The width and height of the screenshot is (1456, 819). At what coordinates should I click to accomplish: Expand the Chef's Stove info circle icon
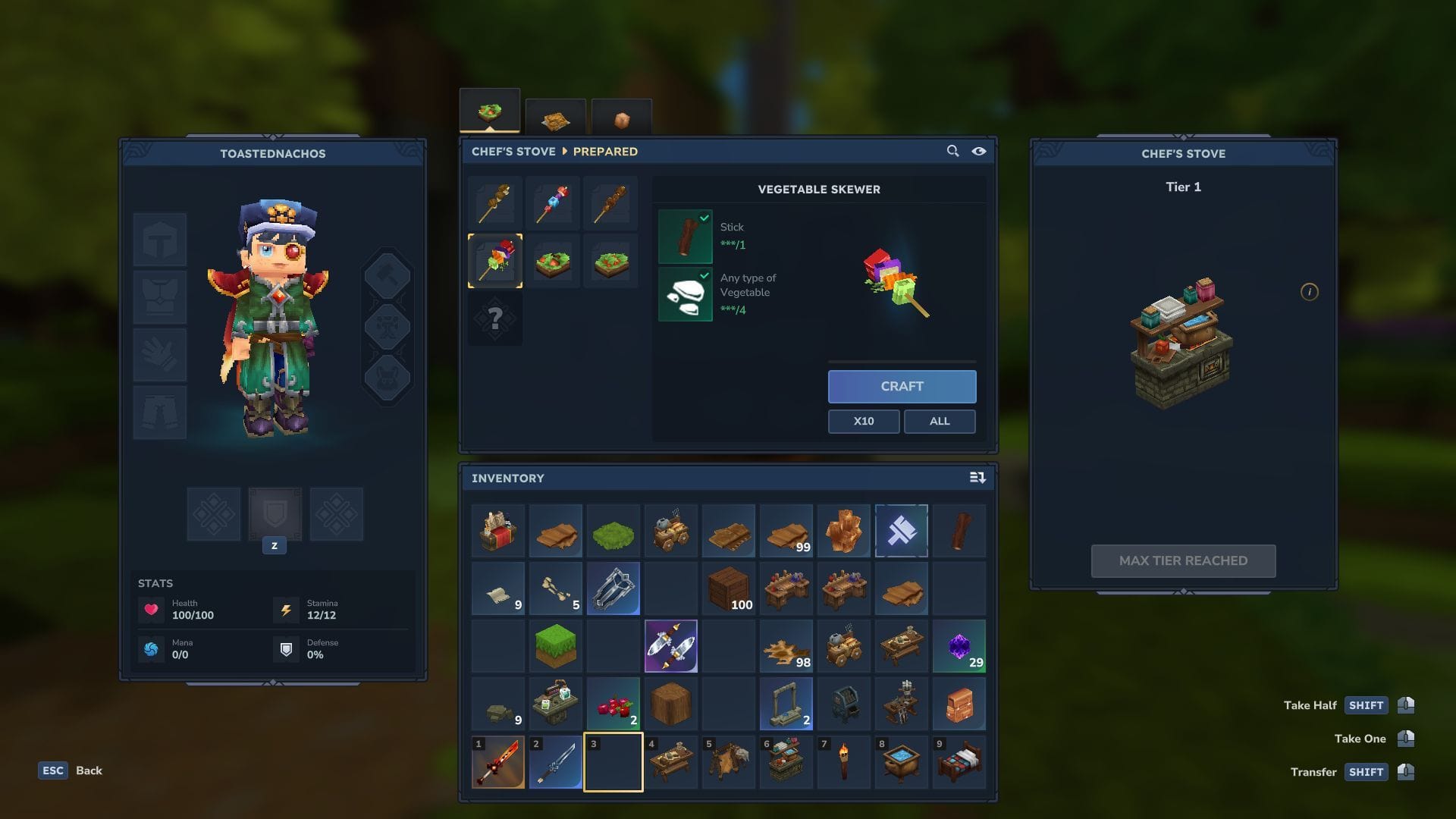tap(1310, 292)
